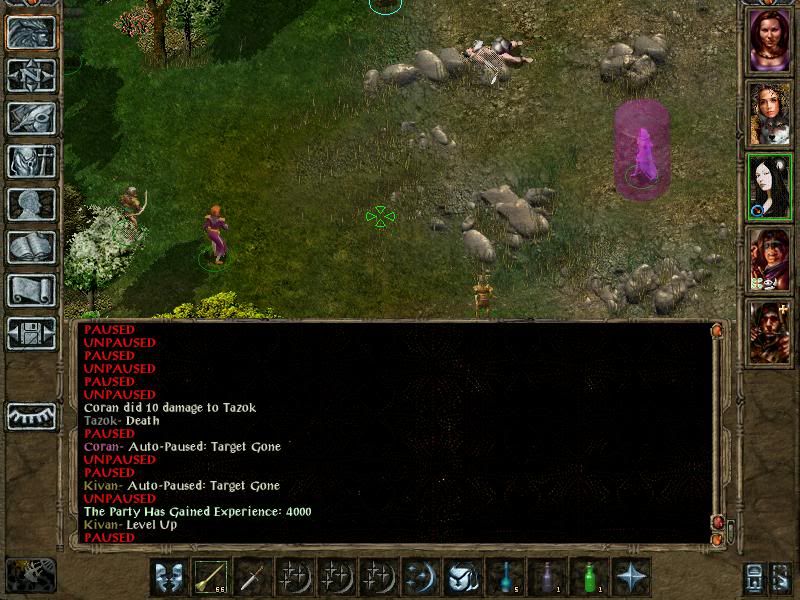Use the blue potion with count 5
This screenshot has height=600, width=800.
[506, 577]
